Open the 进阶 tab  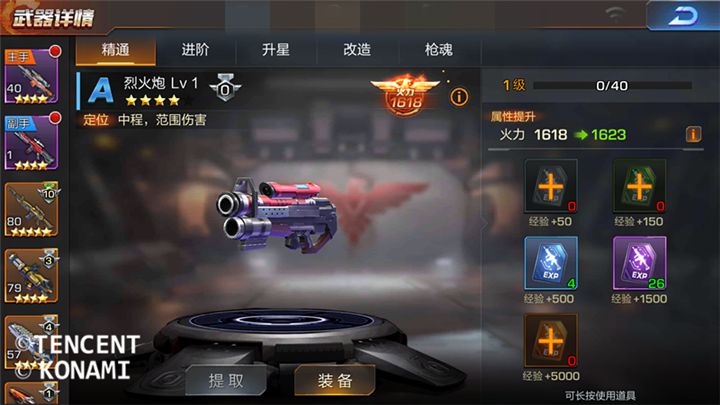[195, 50]
